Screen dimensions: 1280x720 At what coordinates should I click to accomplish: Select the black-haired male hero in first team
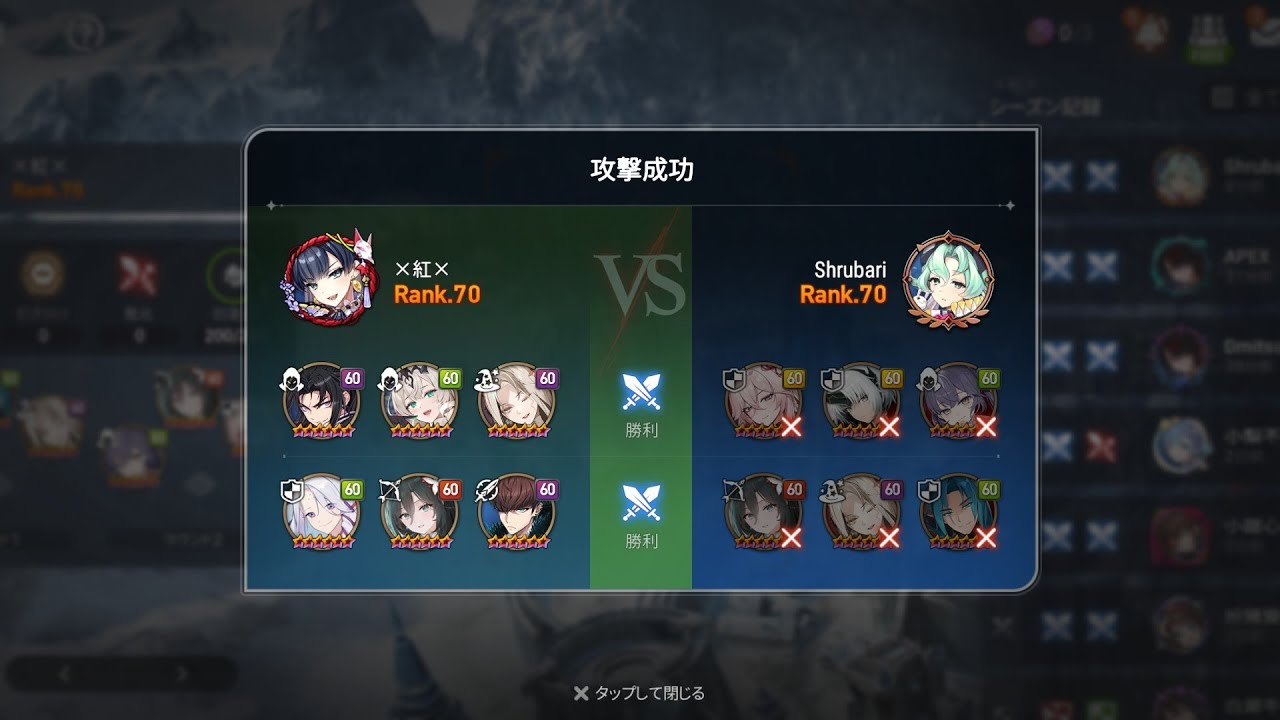(x=322, y=402)
